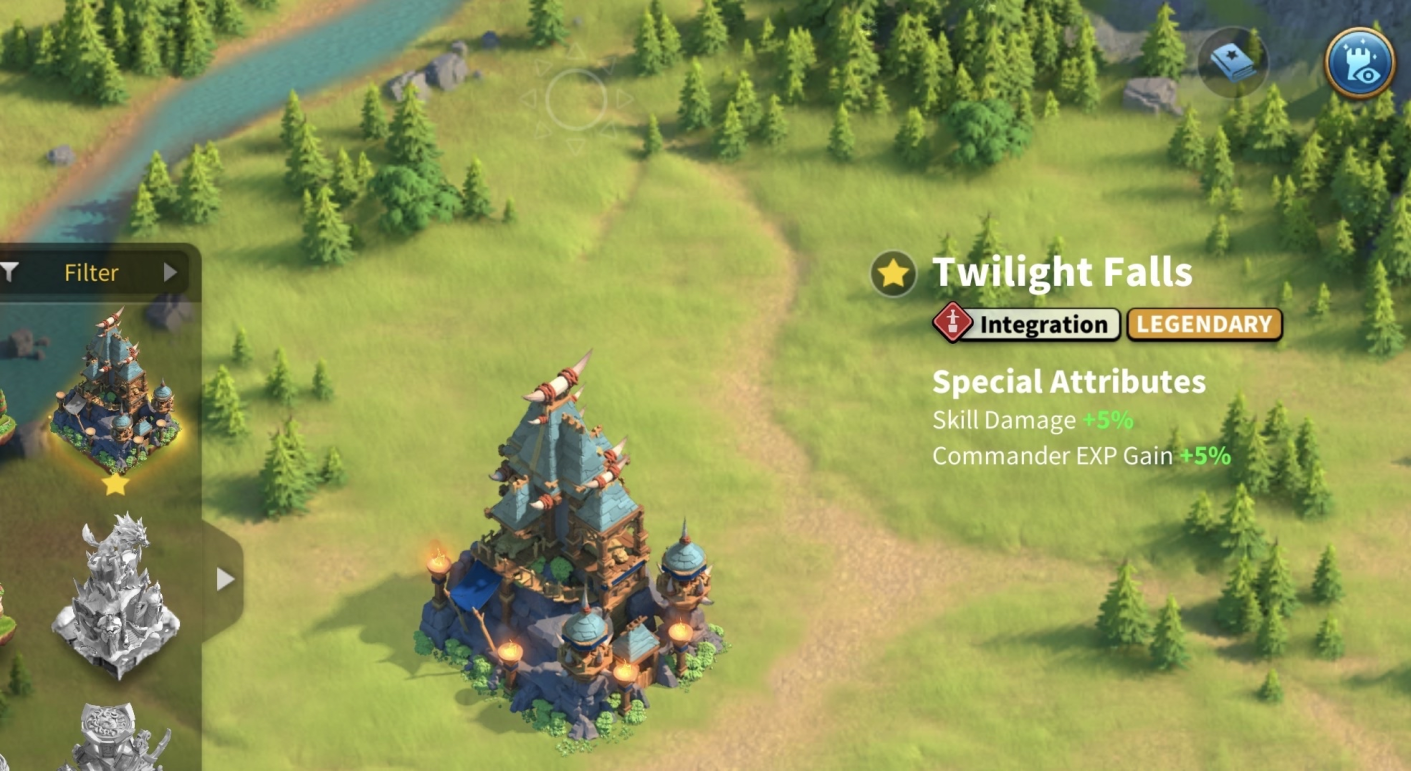This screenshot has height=771, width=1411.
Task: Click the Integration tag
Action: click(x=1027, y=324)
